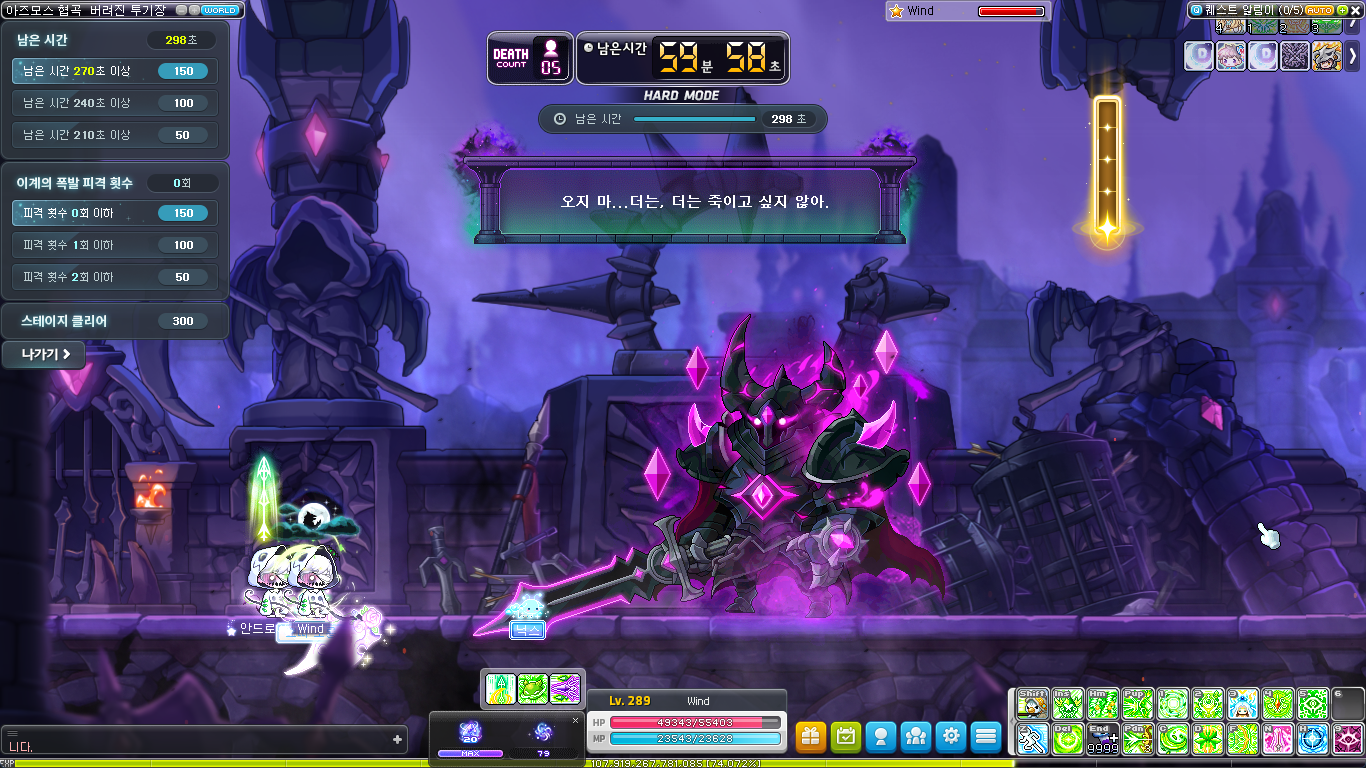The height and width of the screenshot is (768, 1366).
Task: Open the green calendar event menu
Action: point(846,737)
